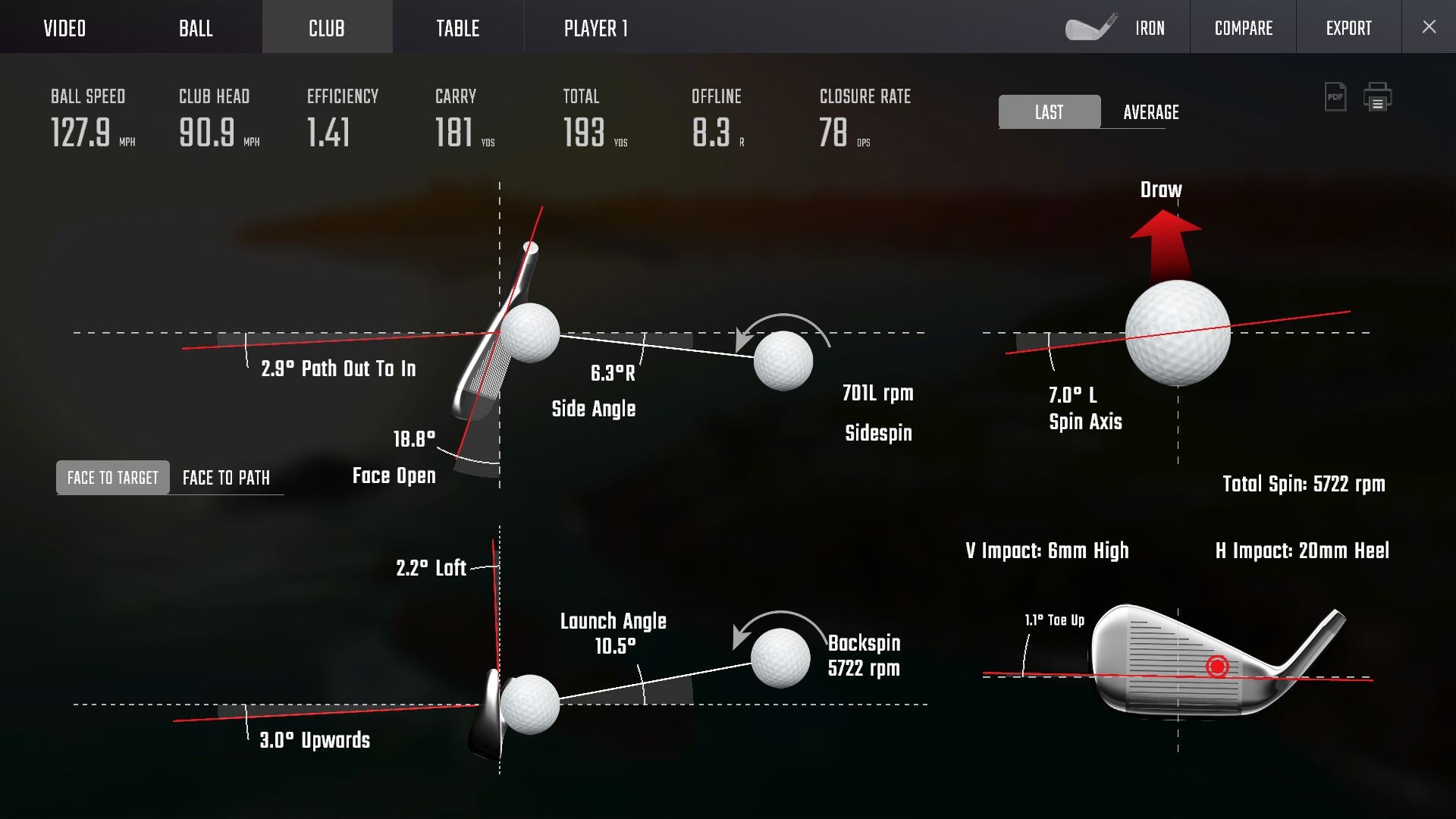Export the shot data
Image resolution: width=1456 pixels, height=819 pixels.
[1348, 28]
